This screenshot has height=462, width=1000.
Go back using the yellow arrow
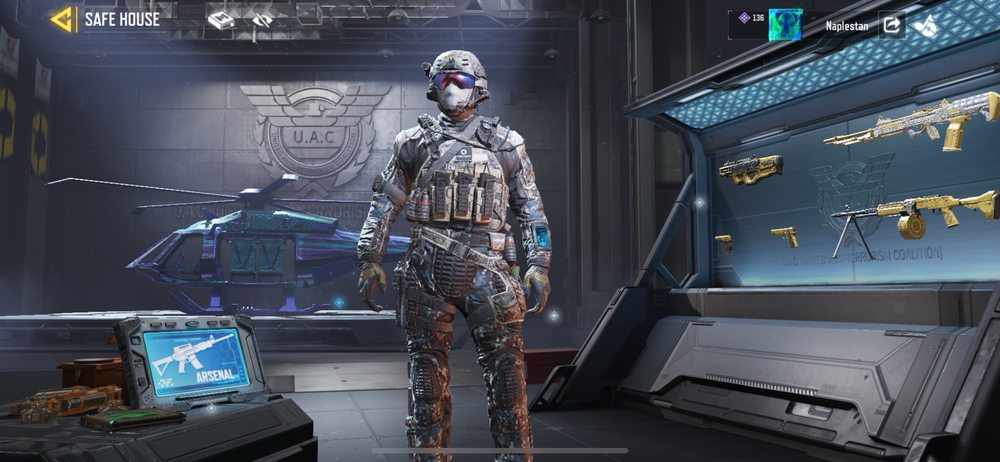[62, 19]
